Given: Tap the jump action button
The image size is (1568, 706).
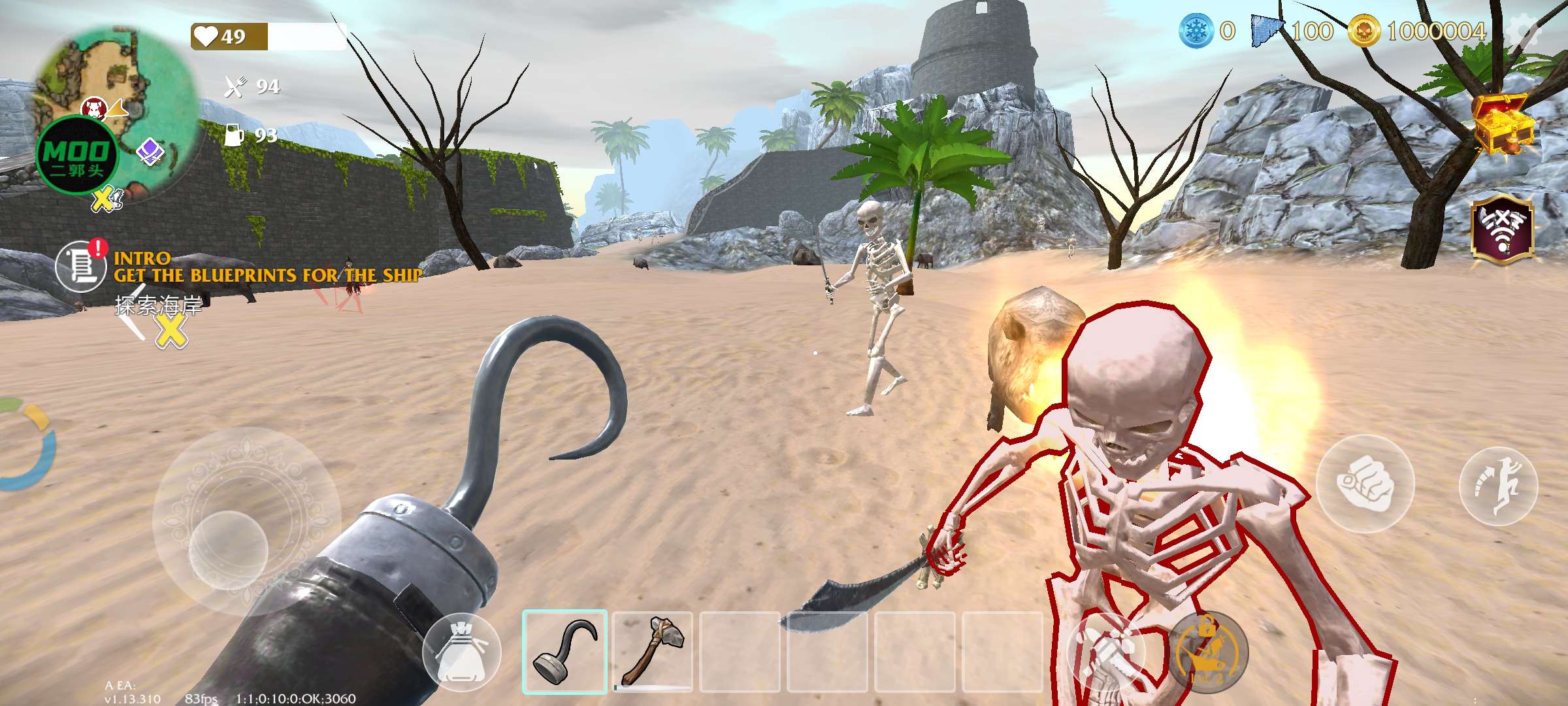Looking at the screenshot, I should coord(1498,486).
